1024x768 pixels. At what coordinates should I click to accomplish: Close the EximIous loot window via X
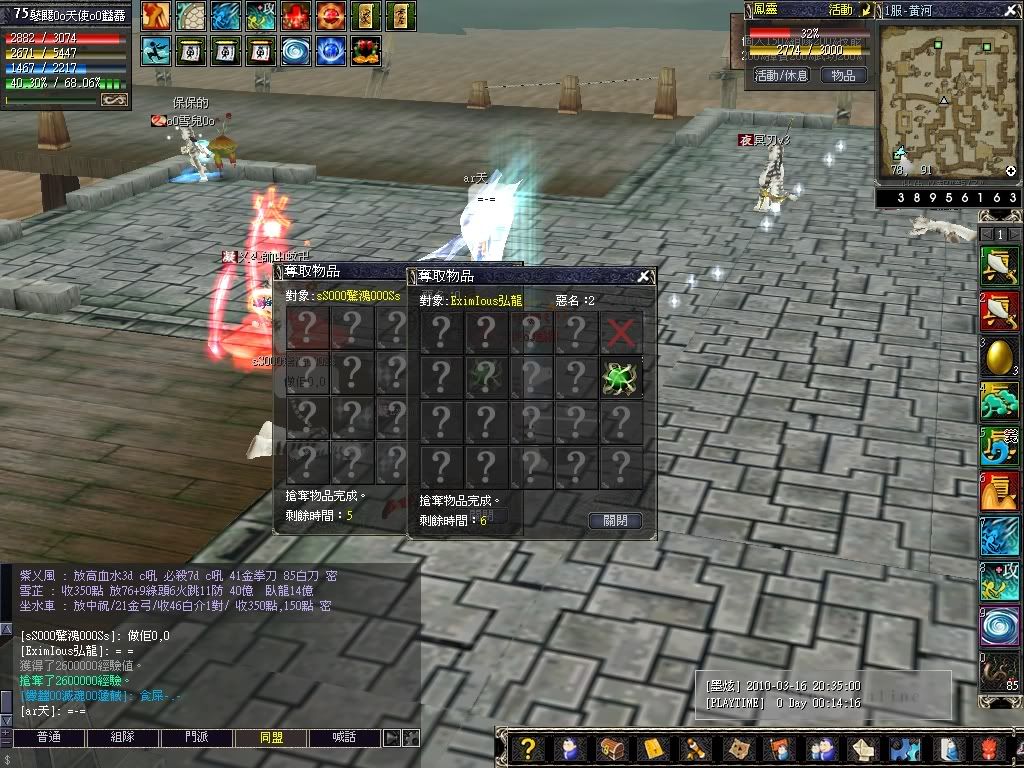pyautogui.click(x=644, y=277)
